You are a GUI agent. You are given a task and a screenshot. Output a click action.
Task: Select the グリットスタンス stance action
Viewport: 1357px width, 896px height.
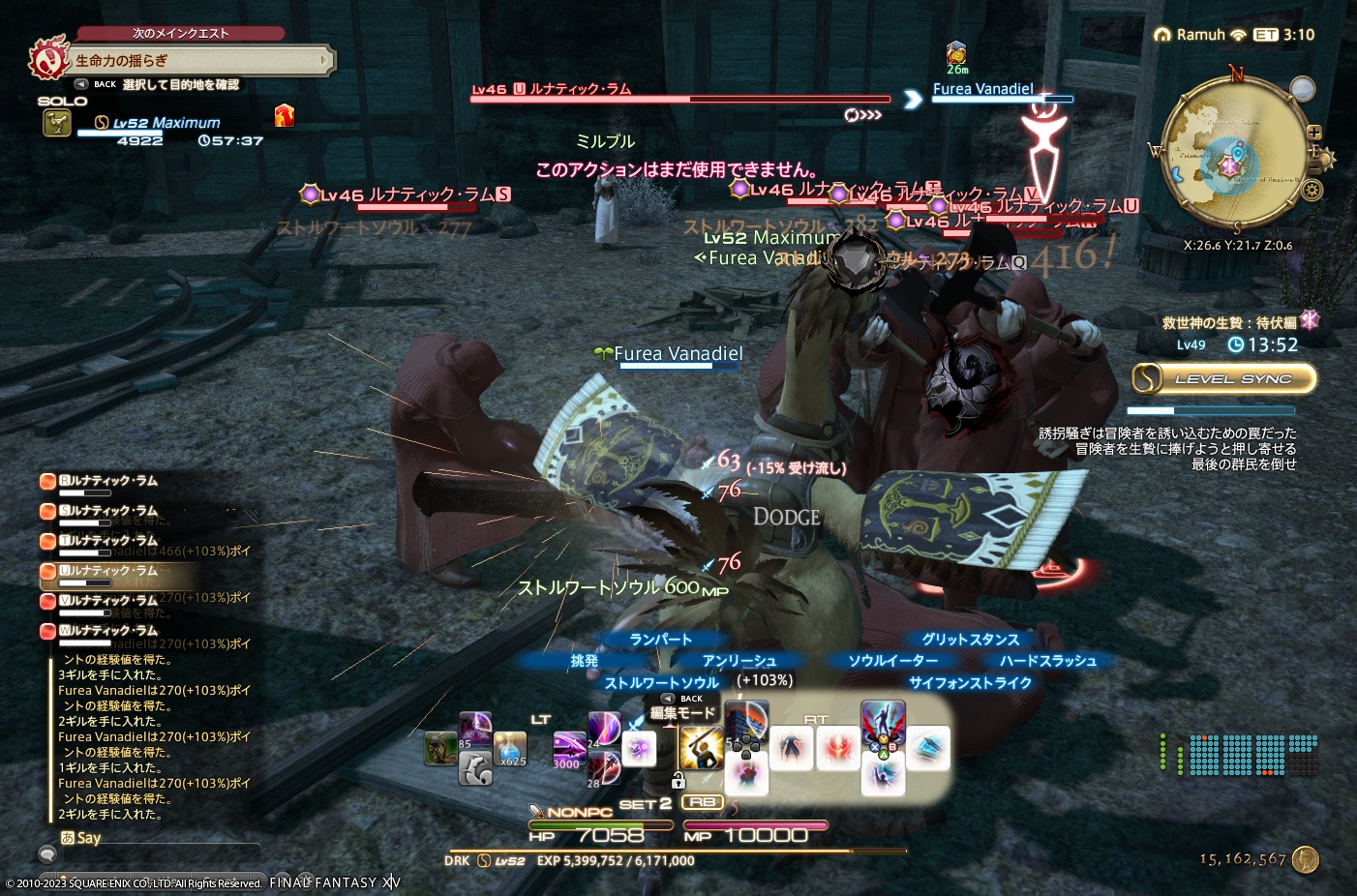point(972,639)
